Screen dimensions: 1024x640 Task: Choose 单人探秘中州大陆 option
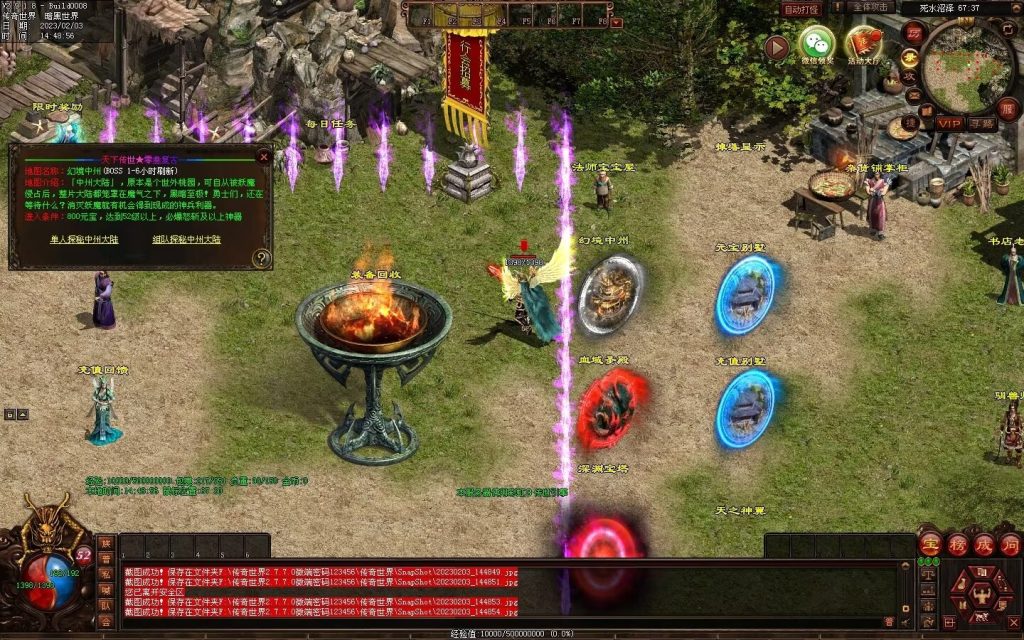(x=85, y=240)
